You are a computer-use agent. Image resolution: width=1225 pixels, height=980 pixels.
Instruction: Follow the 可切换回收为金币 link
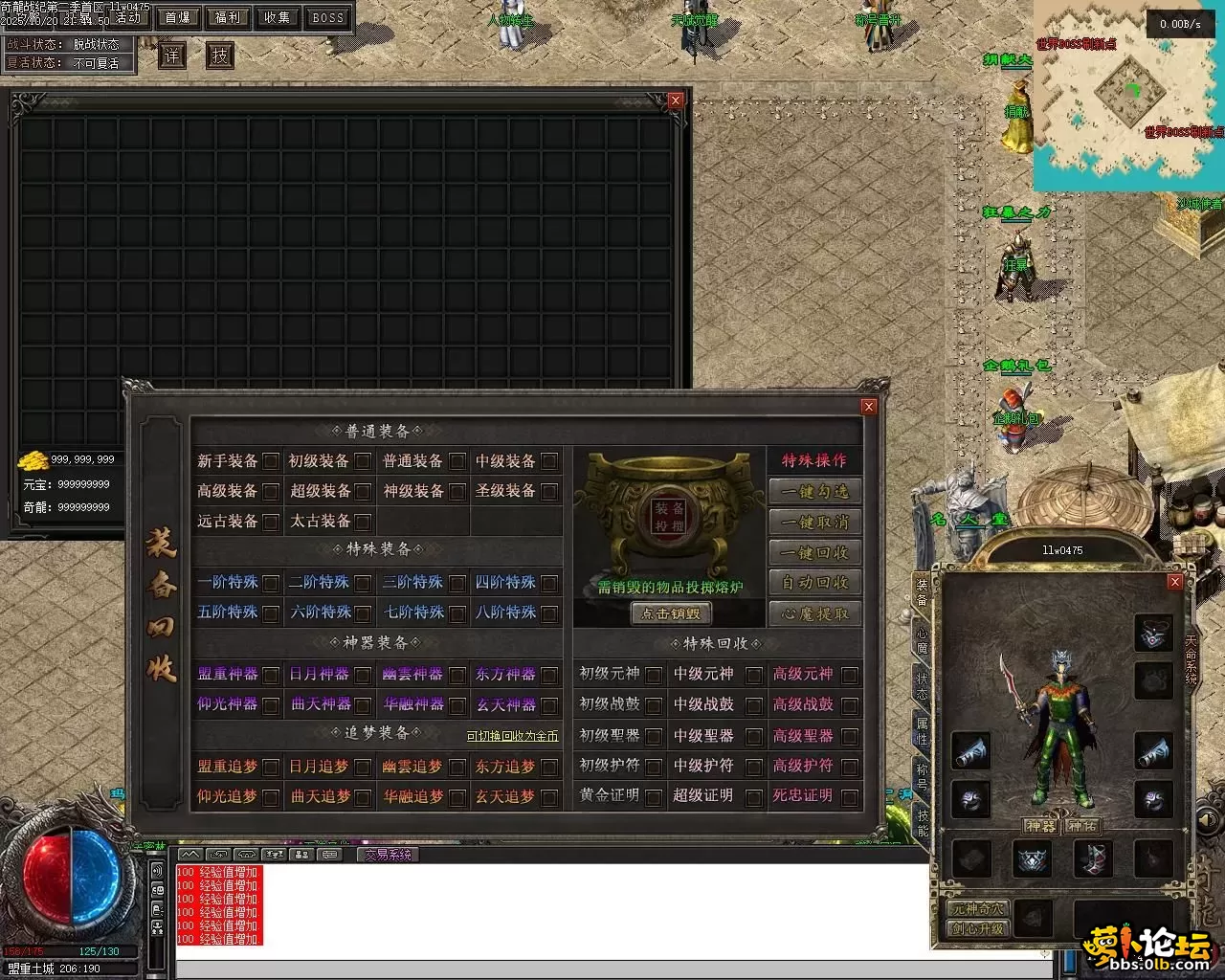point(512,736)
